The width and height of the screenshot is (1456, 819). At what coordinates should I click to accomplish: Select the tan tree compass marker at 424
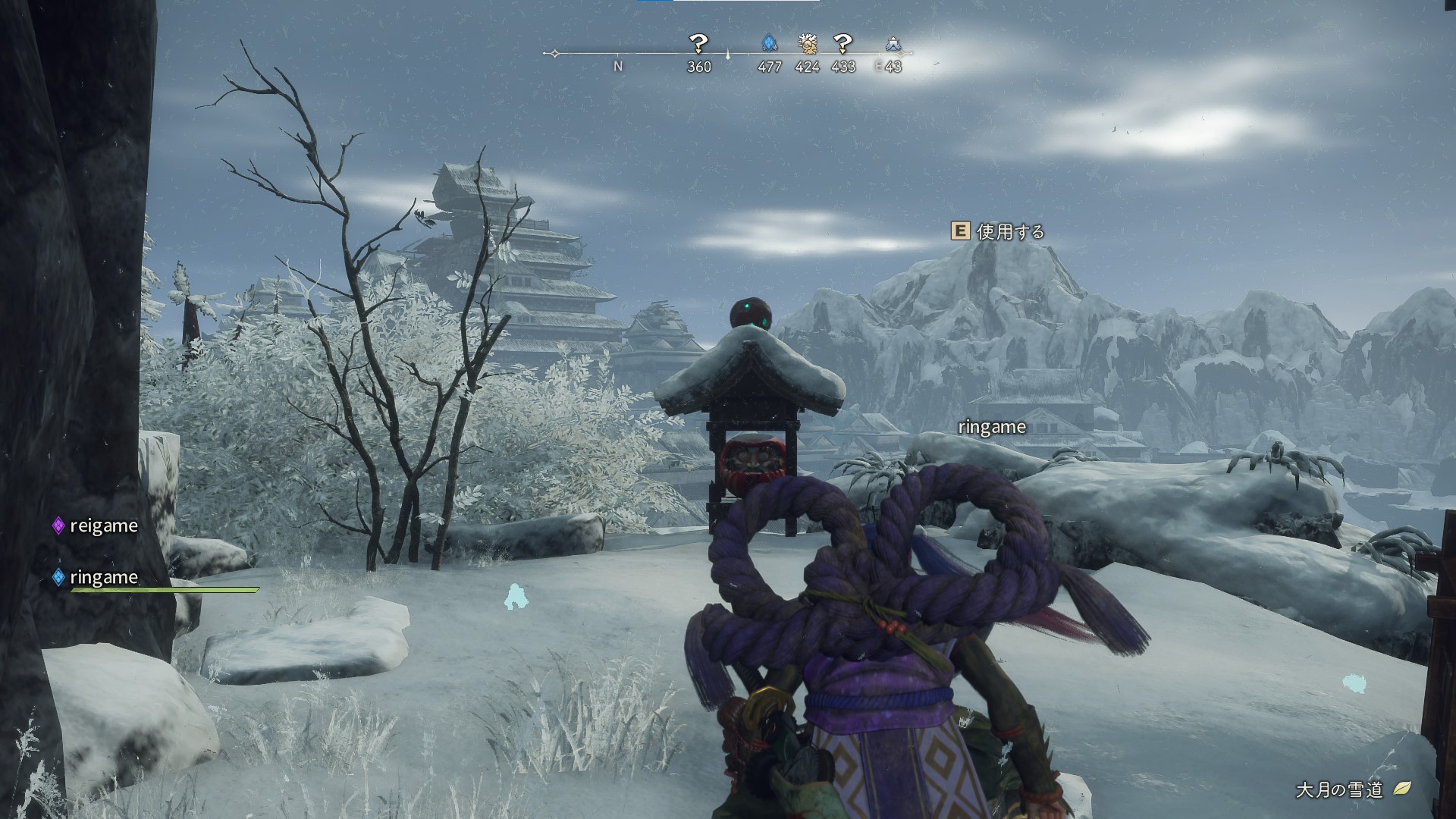point(807,43)
